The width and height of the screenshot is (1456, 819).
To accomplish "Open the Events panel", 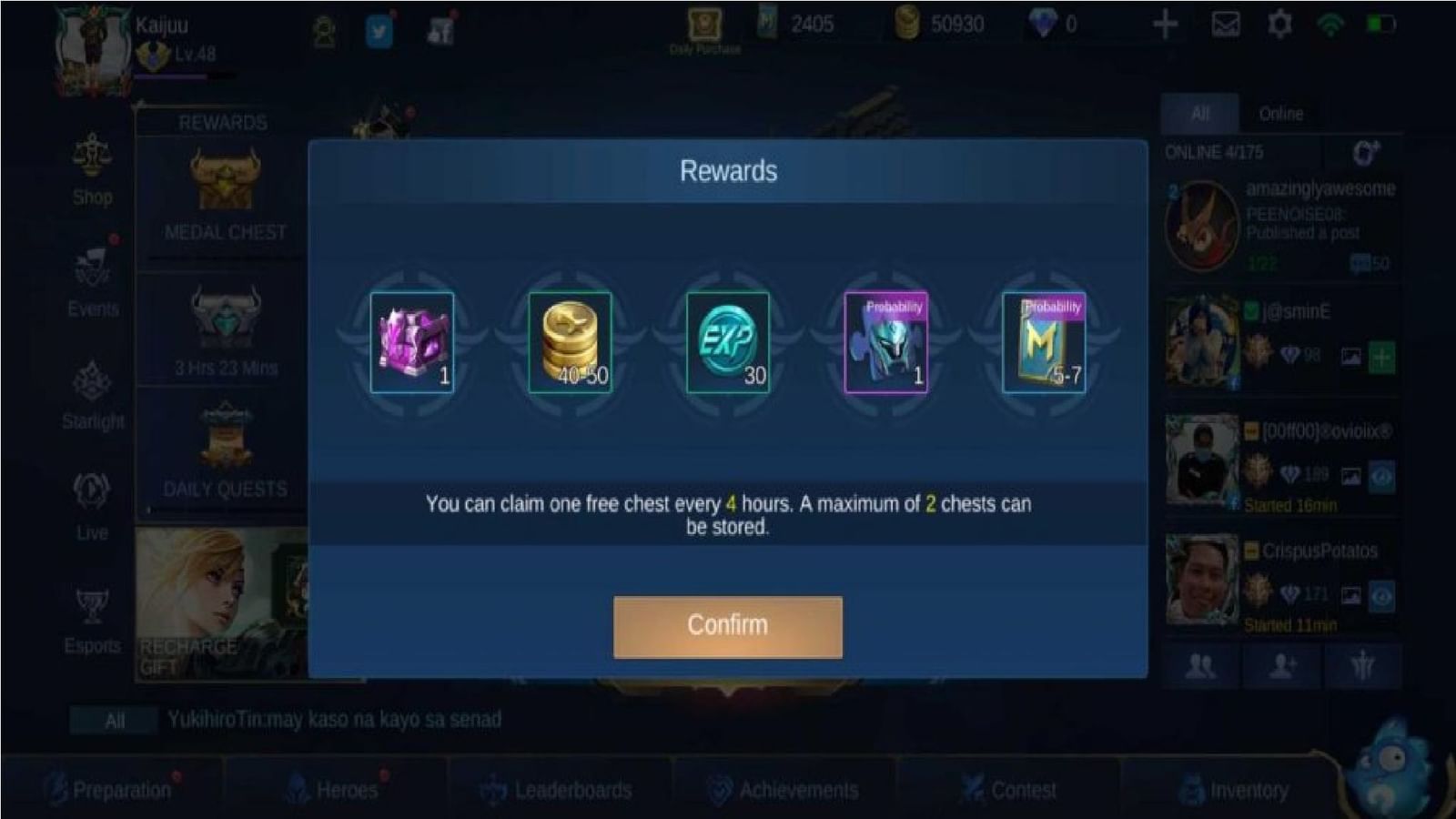I will point(91,287).
